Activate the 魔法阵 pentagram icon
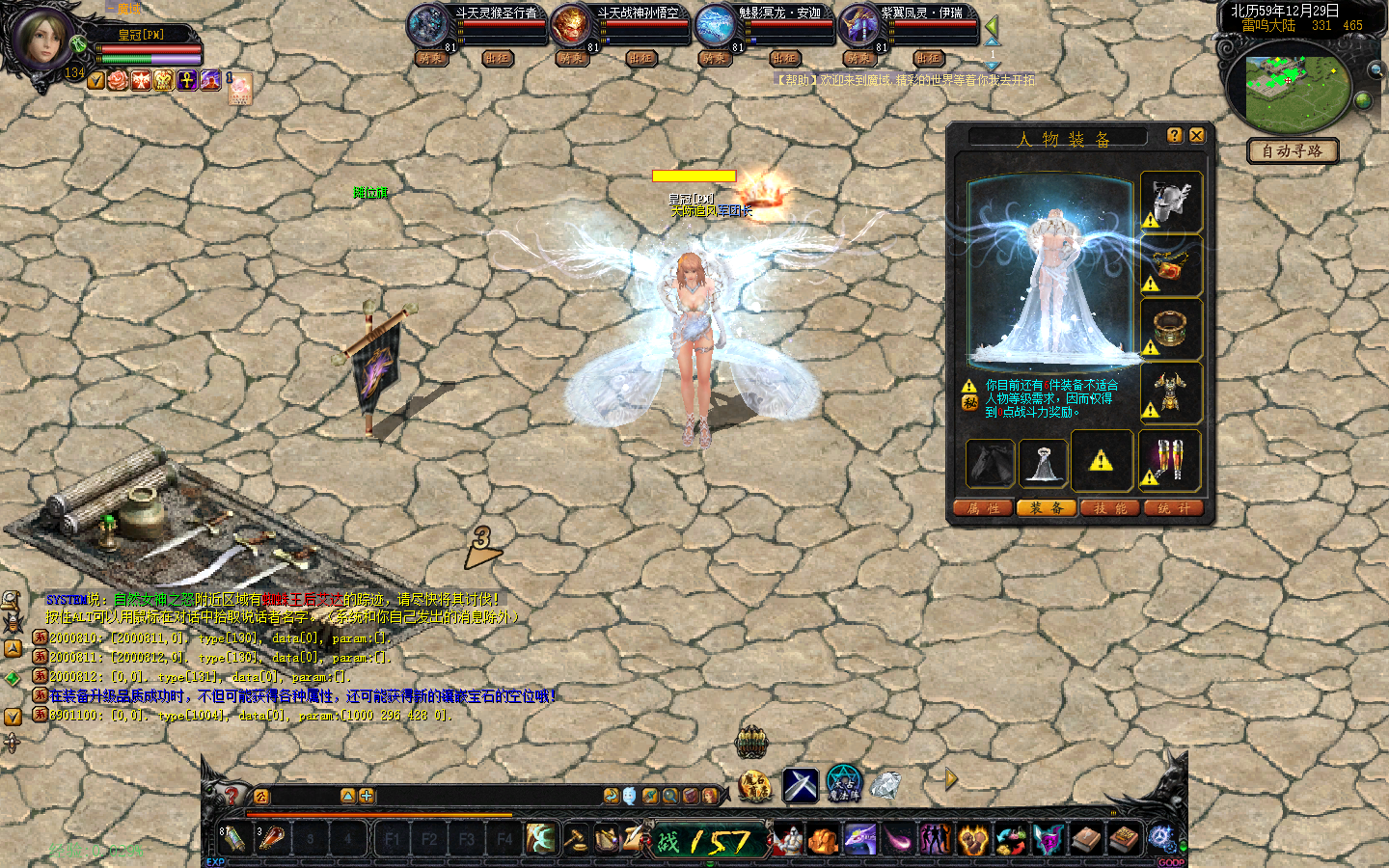The height and width of the screenshot is (868, 1389). point(844,784)
